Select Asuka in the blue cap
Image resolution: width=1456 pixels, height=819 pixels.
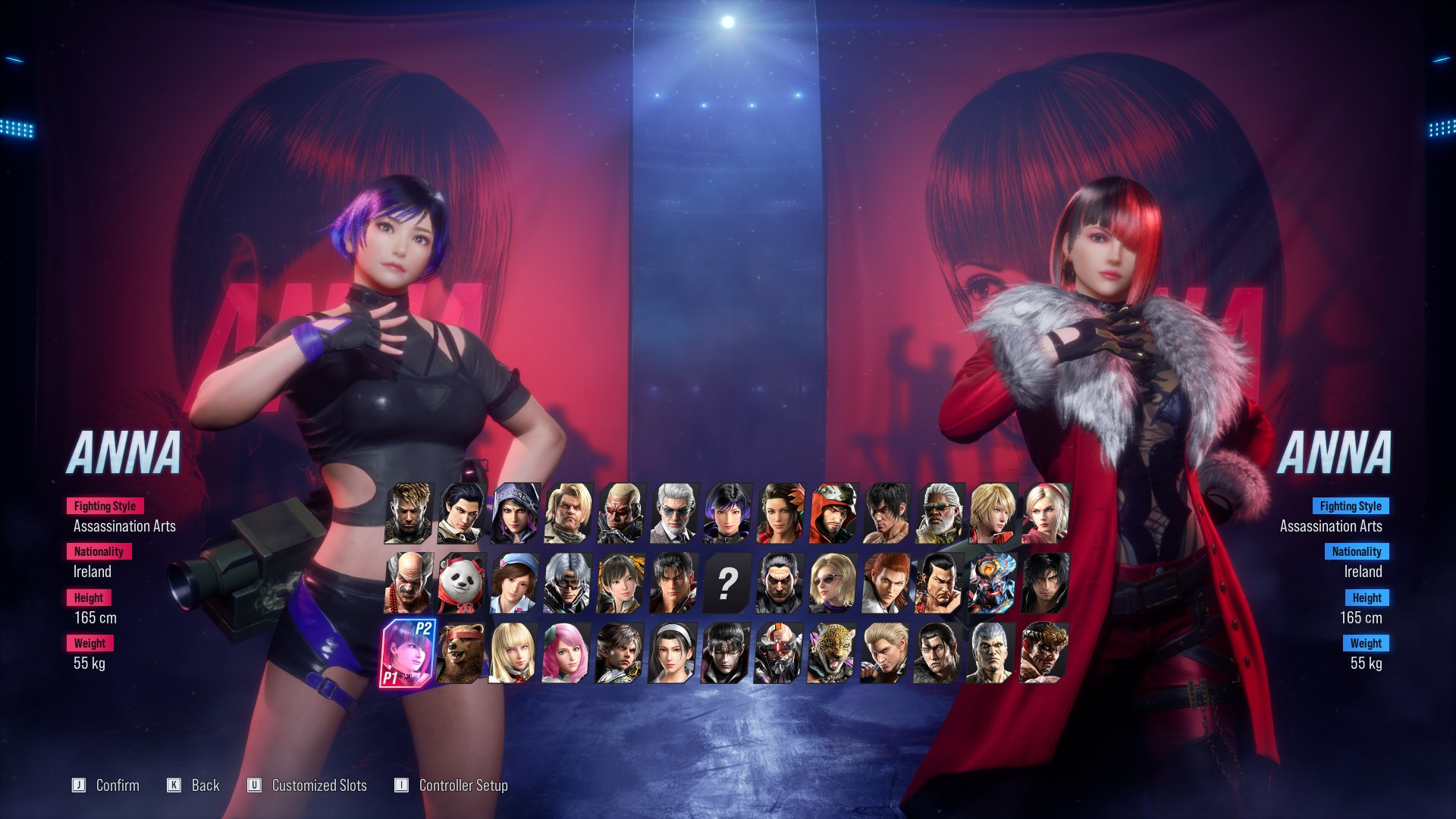pos(514,582)
